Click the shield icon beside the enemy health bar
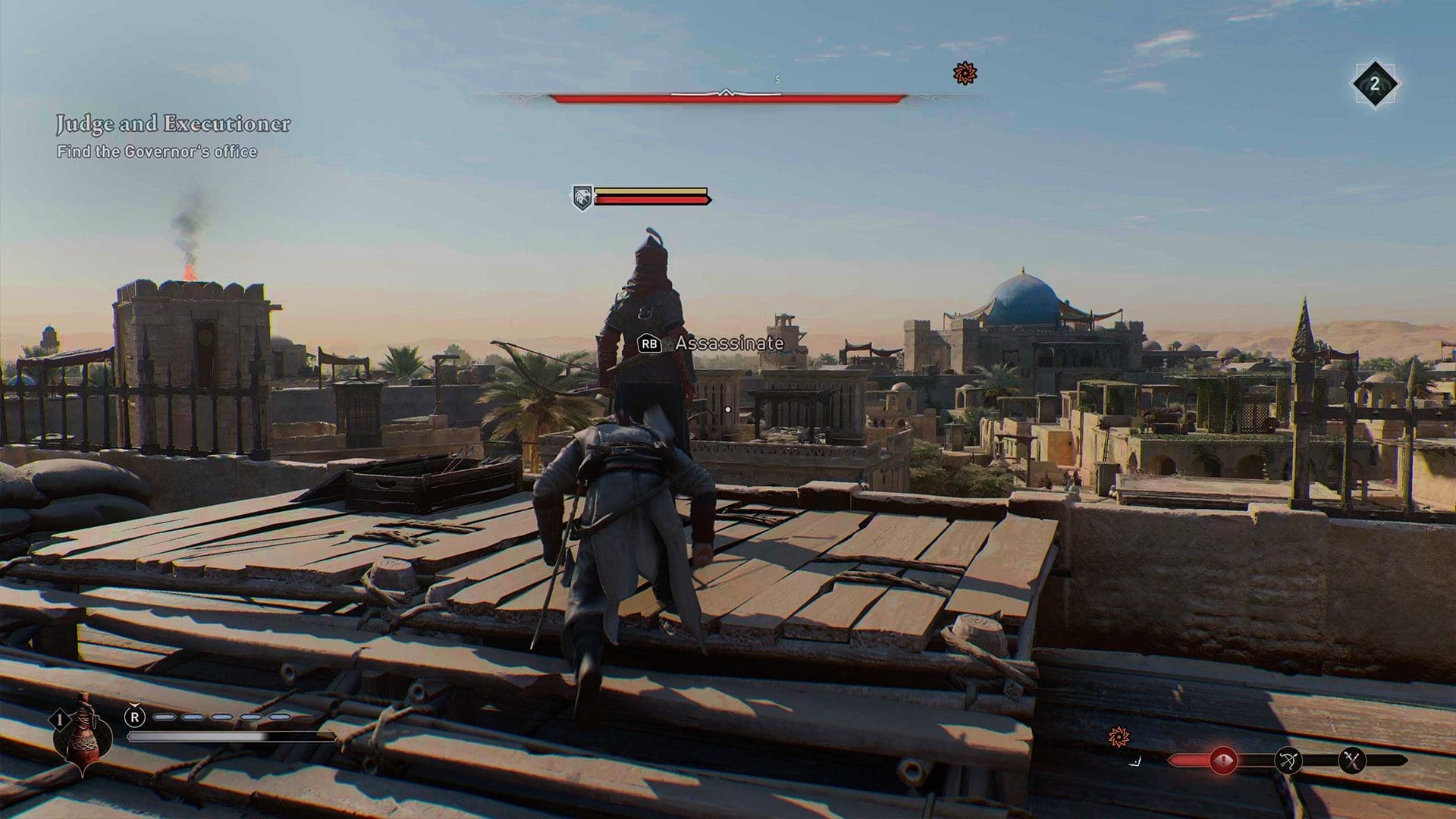1456x819 pixels. [x=582, y=198]
